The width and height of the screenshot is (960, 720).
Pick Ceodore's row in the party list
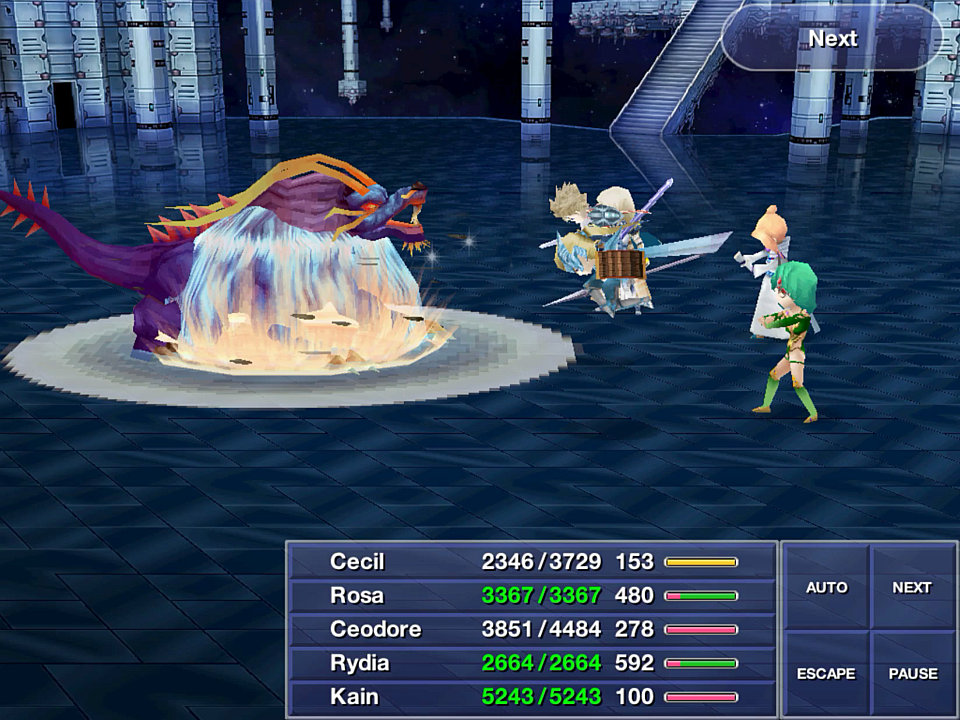(x=532, y=630)
